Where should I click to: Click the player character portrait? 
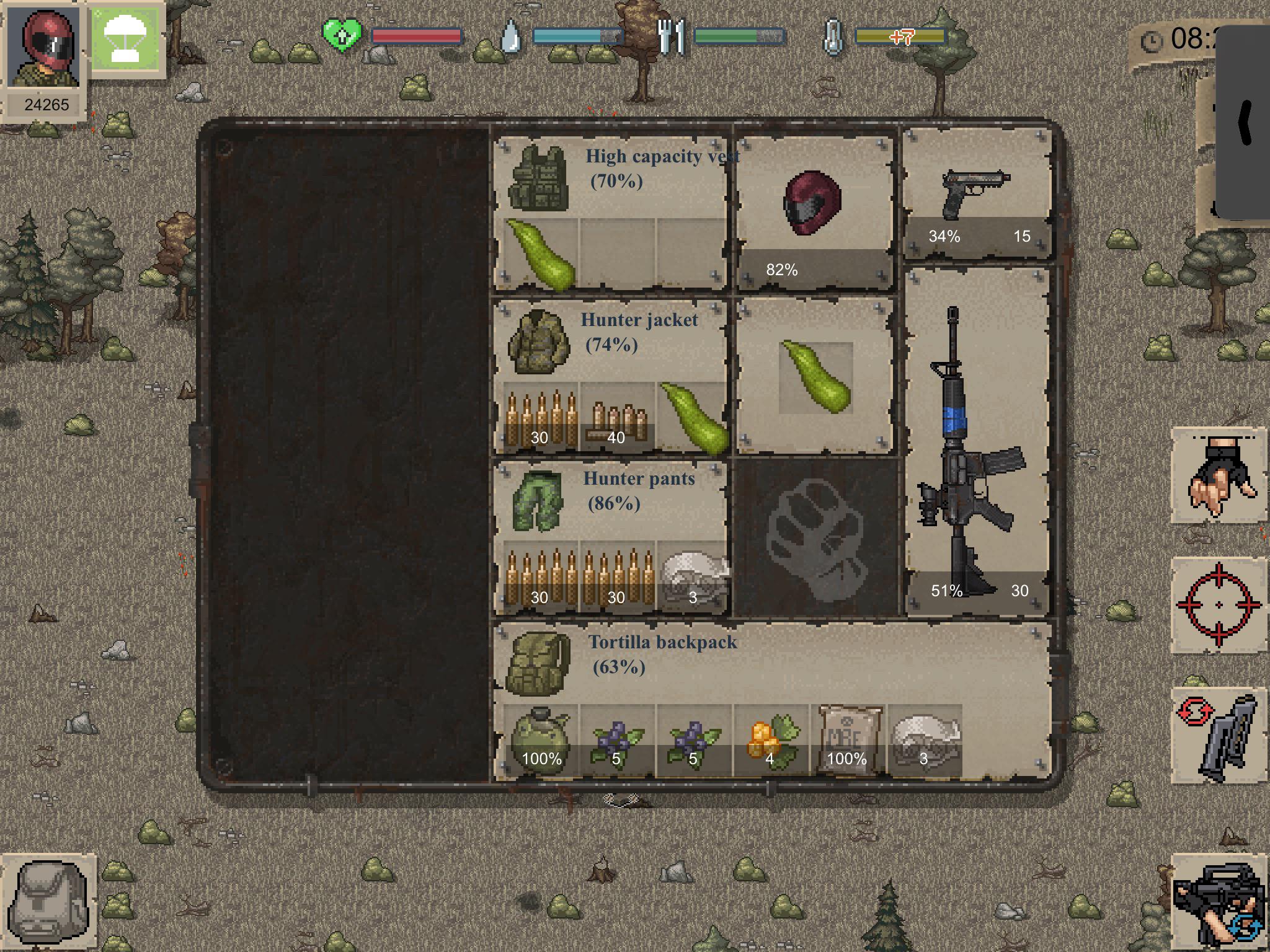(43, 46)
